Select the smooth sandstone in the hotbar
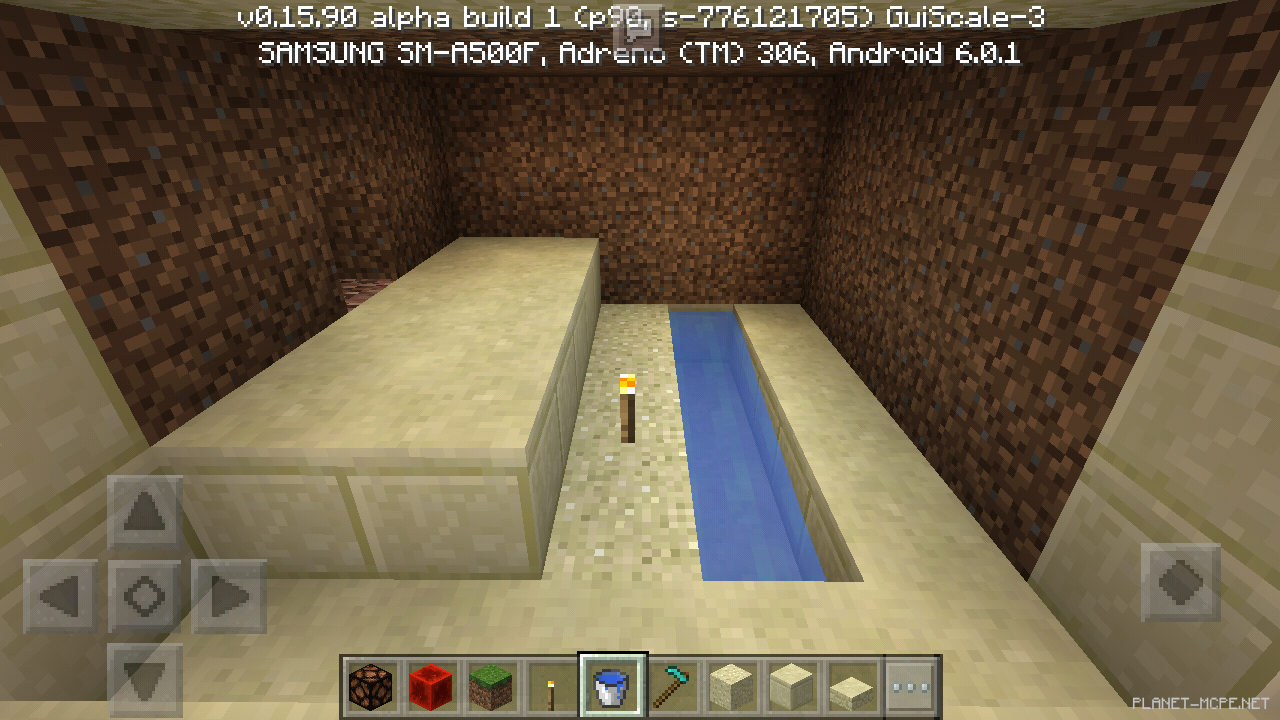Screen dimensions: 1280x720 point(792,686)
